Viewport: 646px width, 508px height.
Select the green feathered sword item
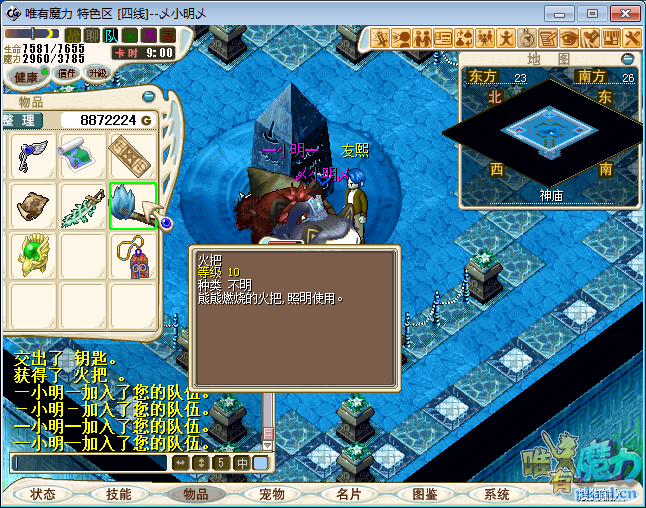point(83,205)
